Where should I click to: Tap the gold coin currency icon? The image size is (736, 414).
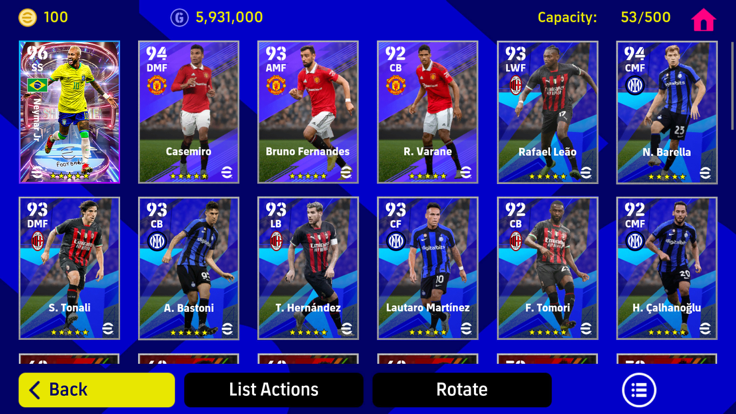coord(27,17)
